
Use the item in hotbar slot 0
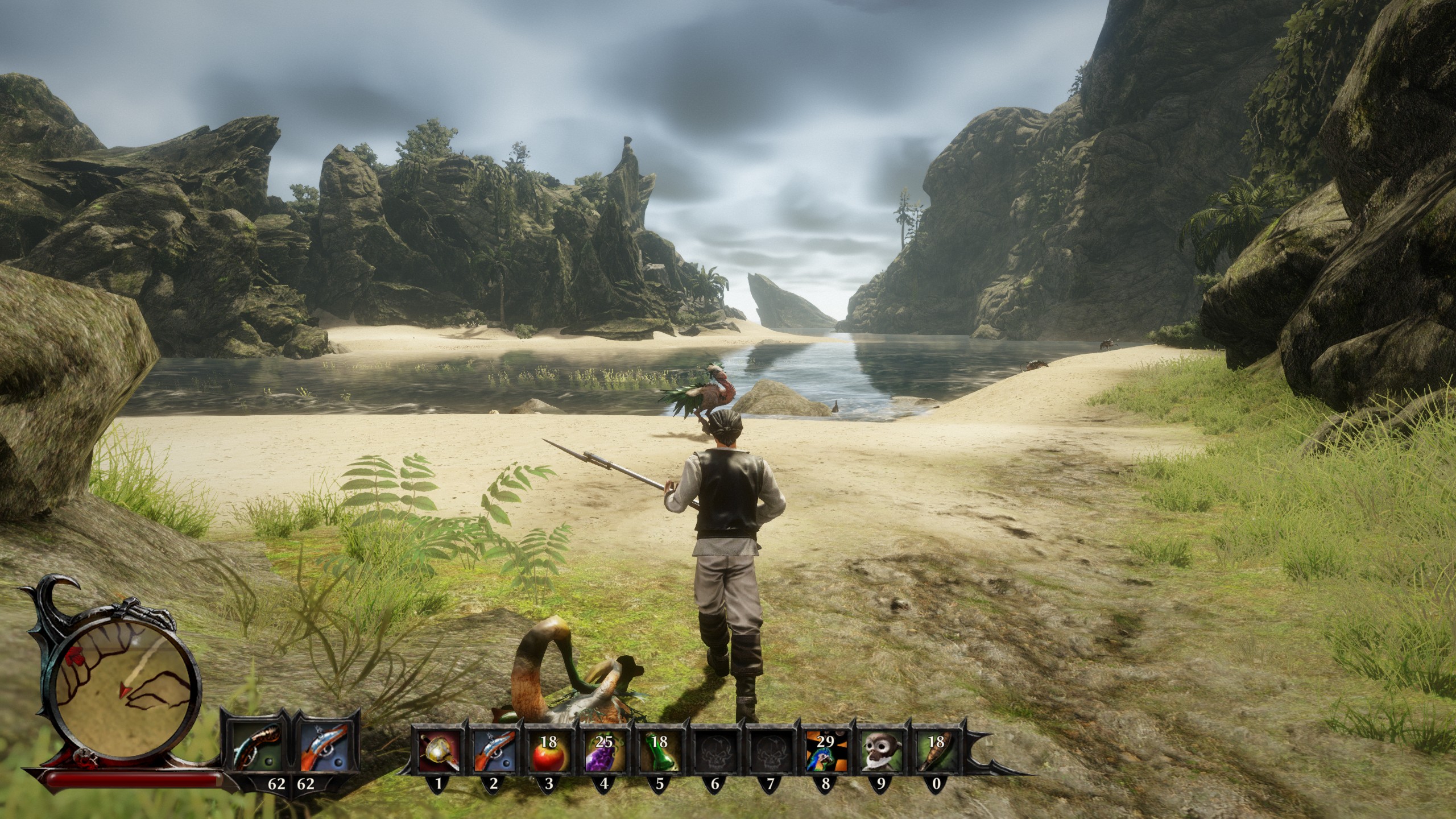point(936,754)
